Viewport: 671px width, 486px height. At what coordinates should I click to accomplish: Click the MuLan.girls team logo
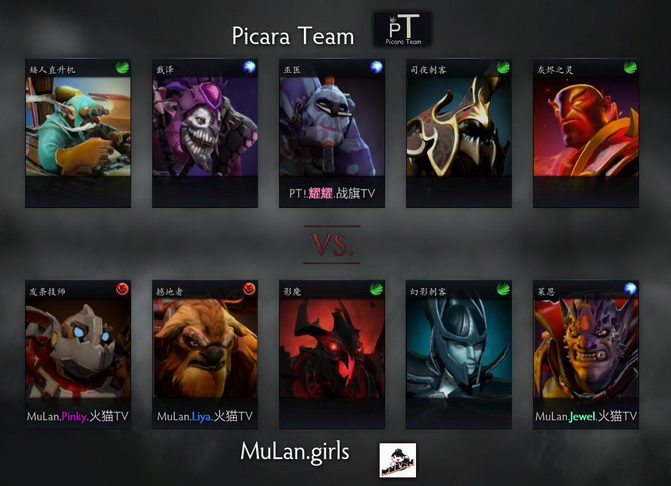click(x=397, y=459)
